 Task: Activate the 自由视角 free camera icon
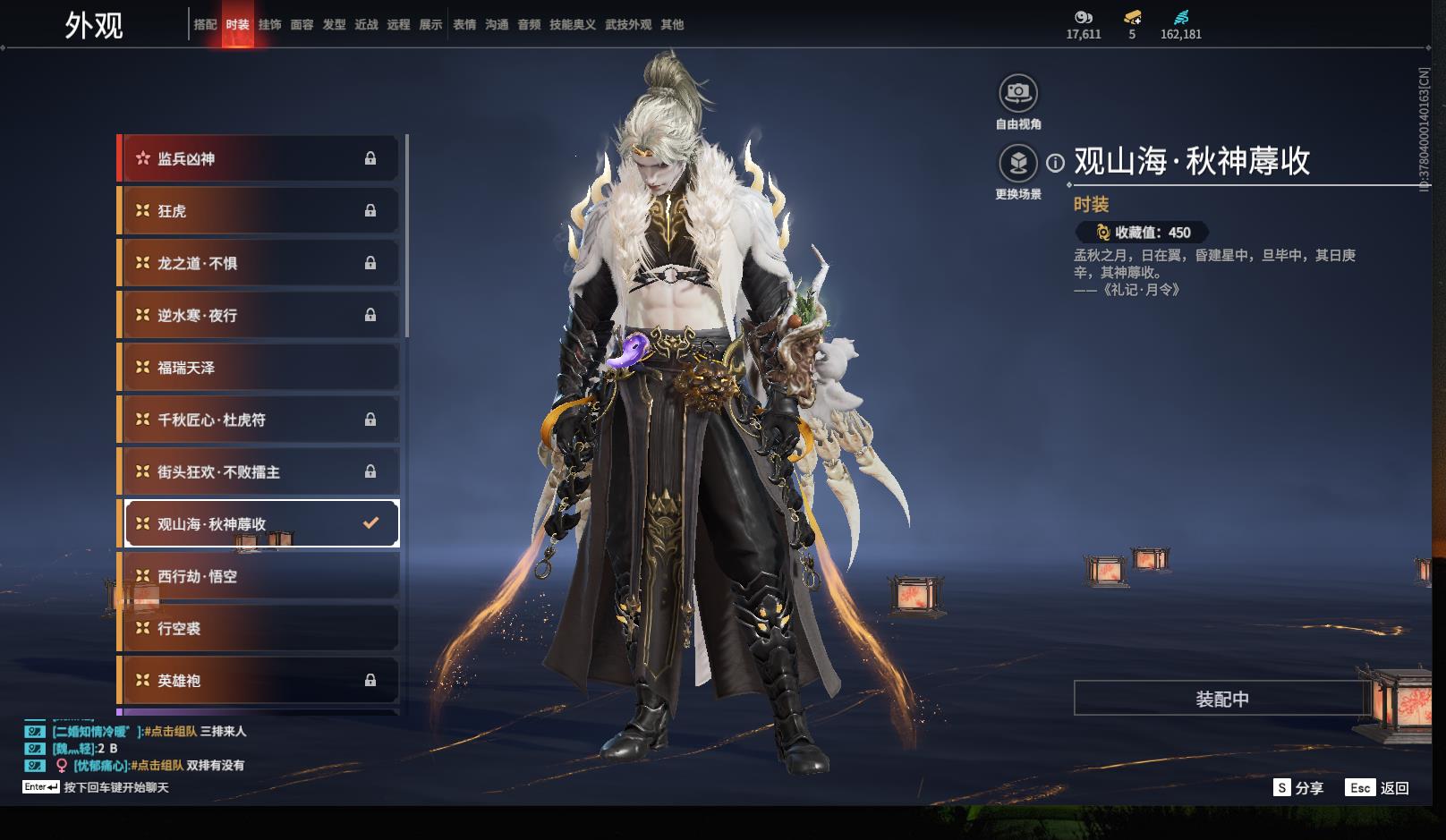pos(1018,93)
